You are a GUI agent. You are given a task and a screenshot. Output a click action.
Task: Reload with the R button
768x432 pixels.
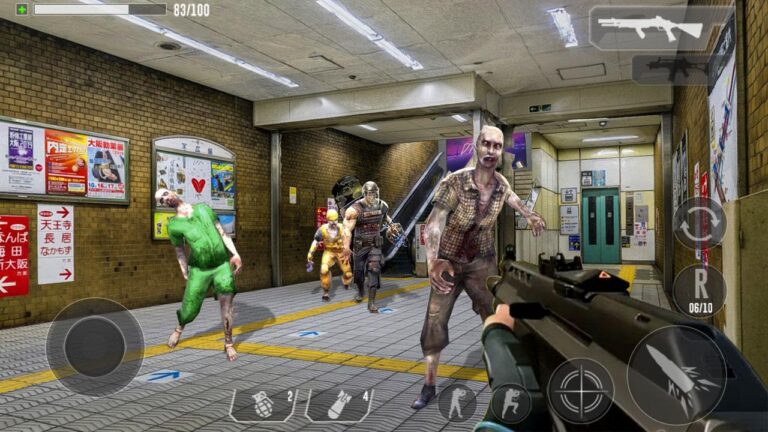click(x=699, y=290)
